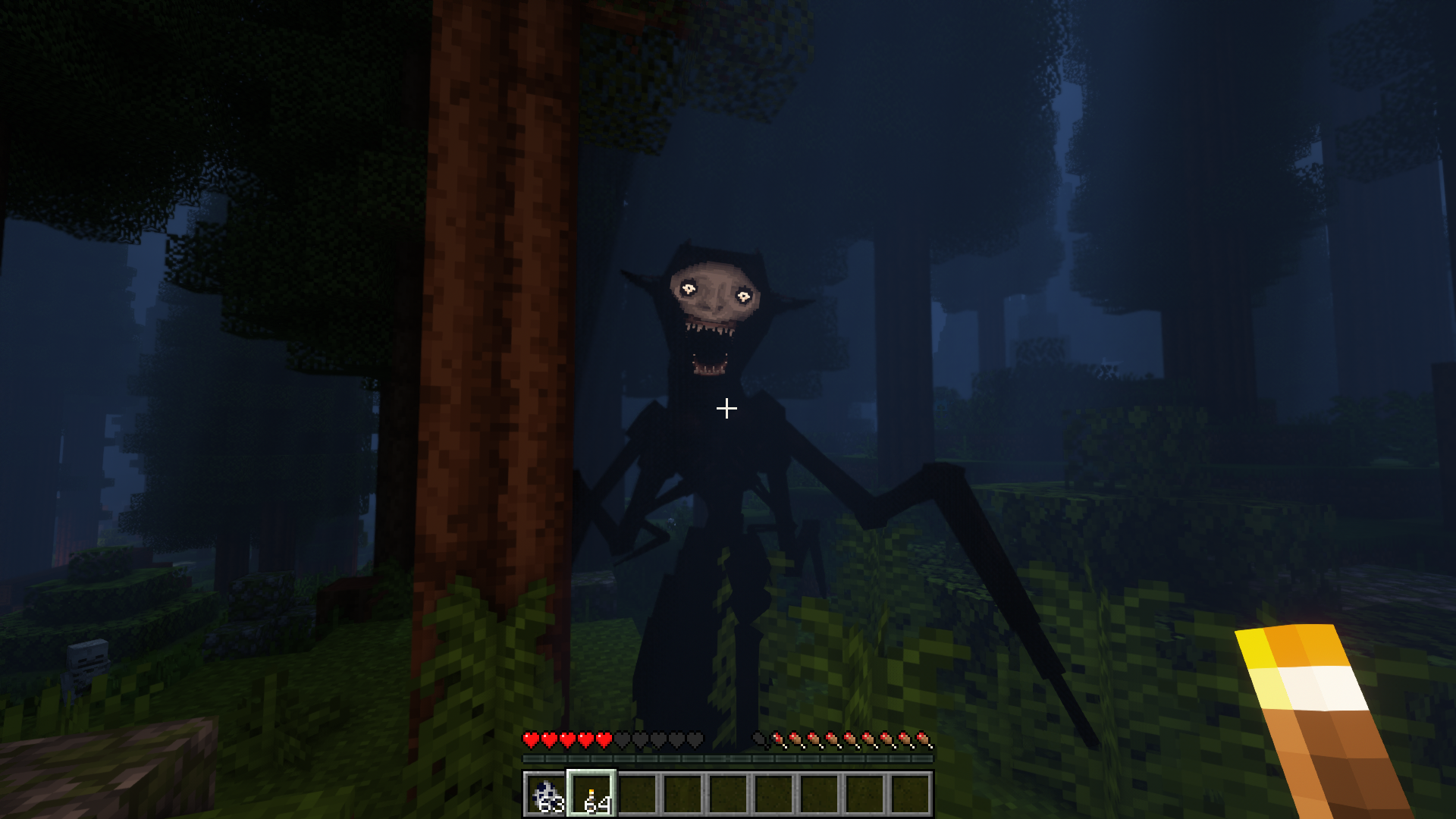This screenshot has height=819, width=1456.
Task: Click the leftmost red heart in the health bar
Action: [529, 738]
